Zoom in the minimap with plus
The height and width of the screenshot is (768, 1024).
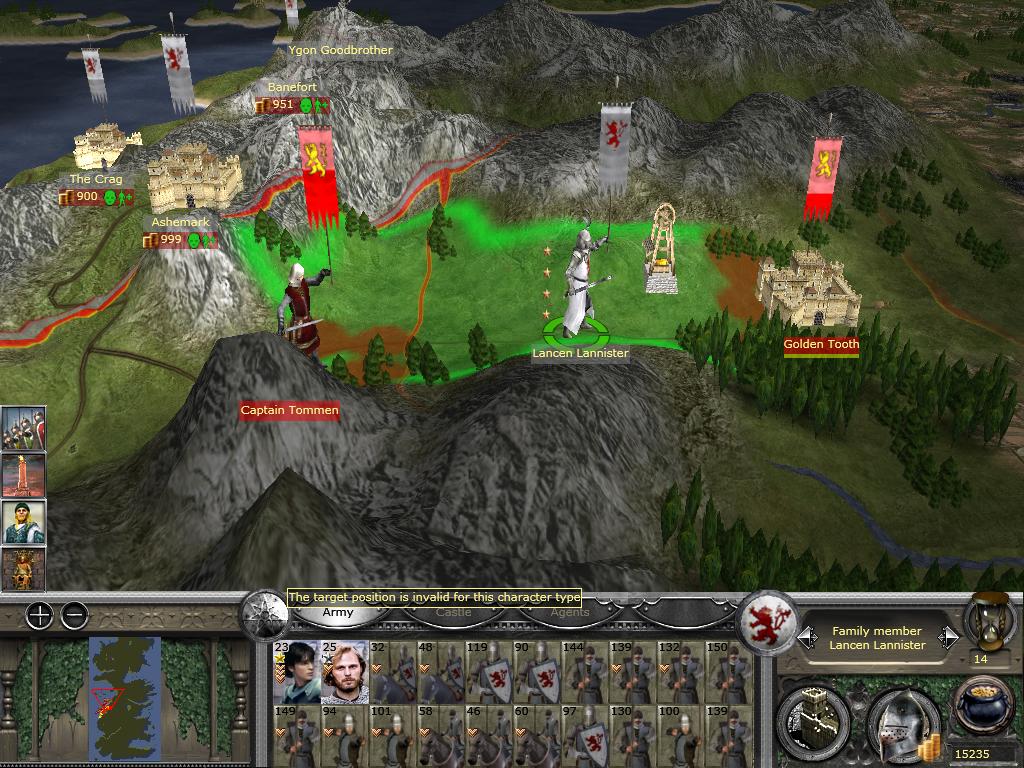tap(39, 616)
